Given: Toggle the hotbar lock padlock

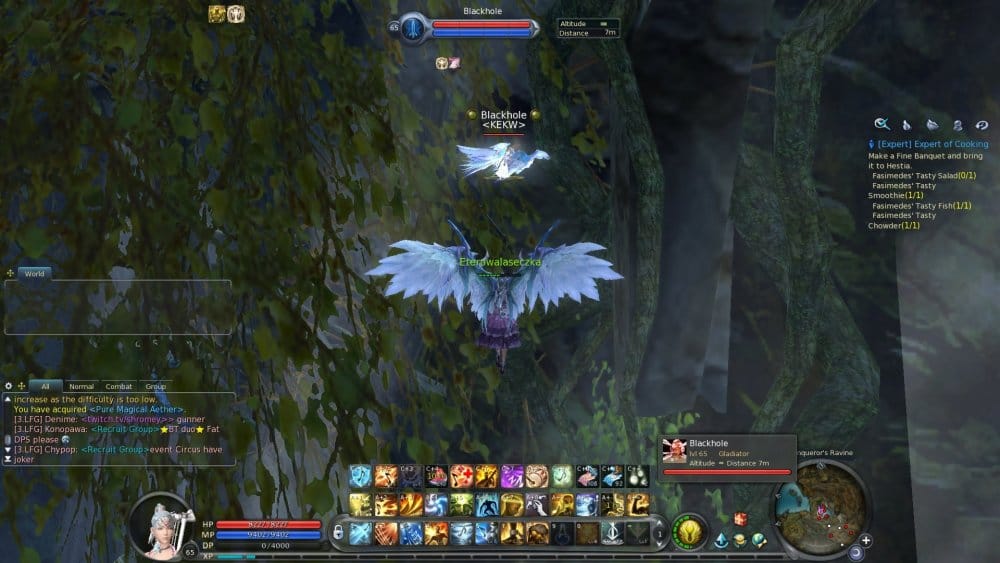Looking at the screenshot, I should coord(338,532).
